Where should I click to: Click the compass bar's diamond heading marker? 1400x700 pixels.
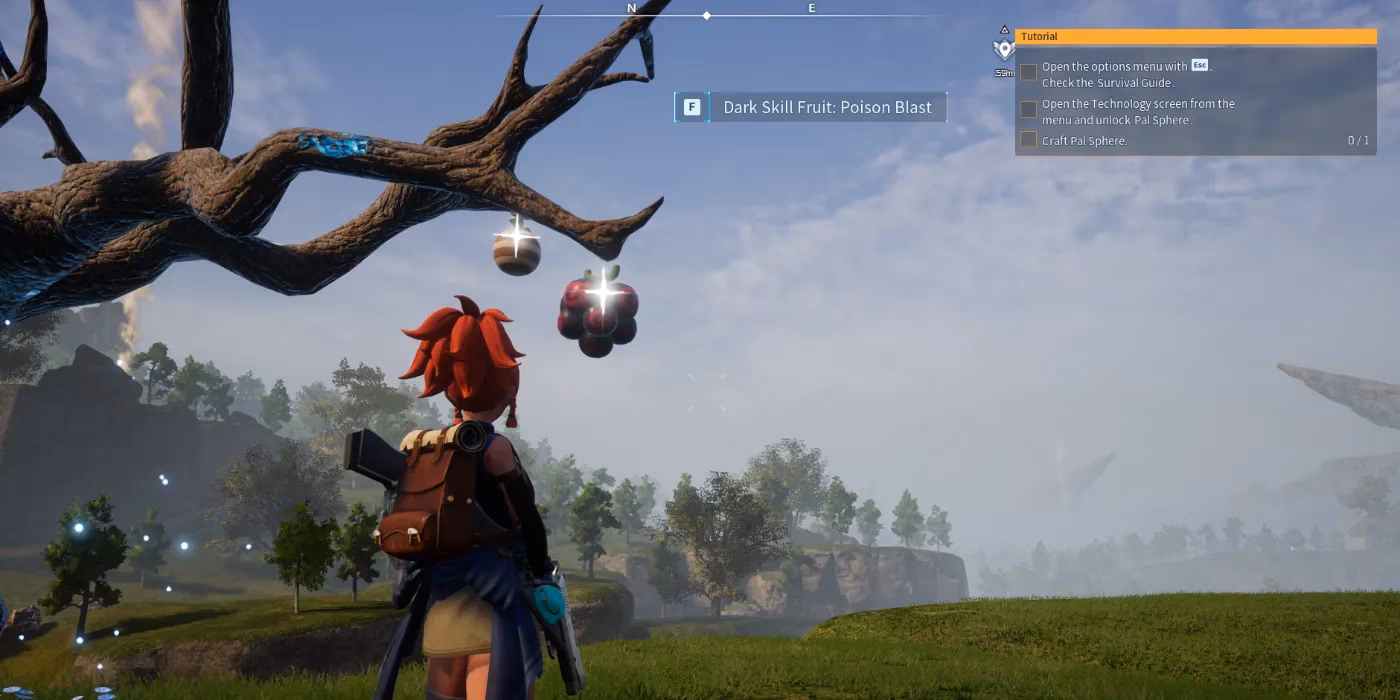707,16
